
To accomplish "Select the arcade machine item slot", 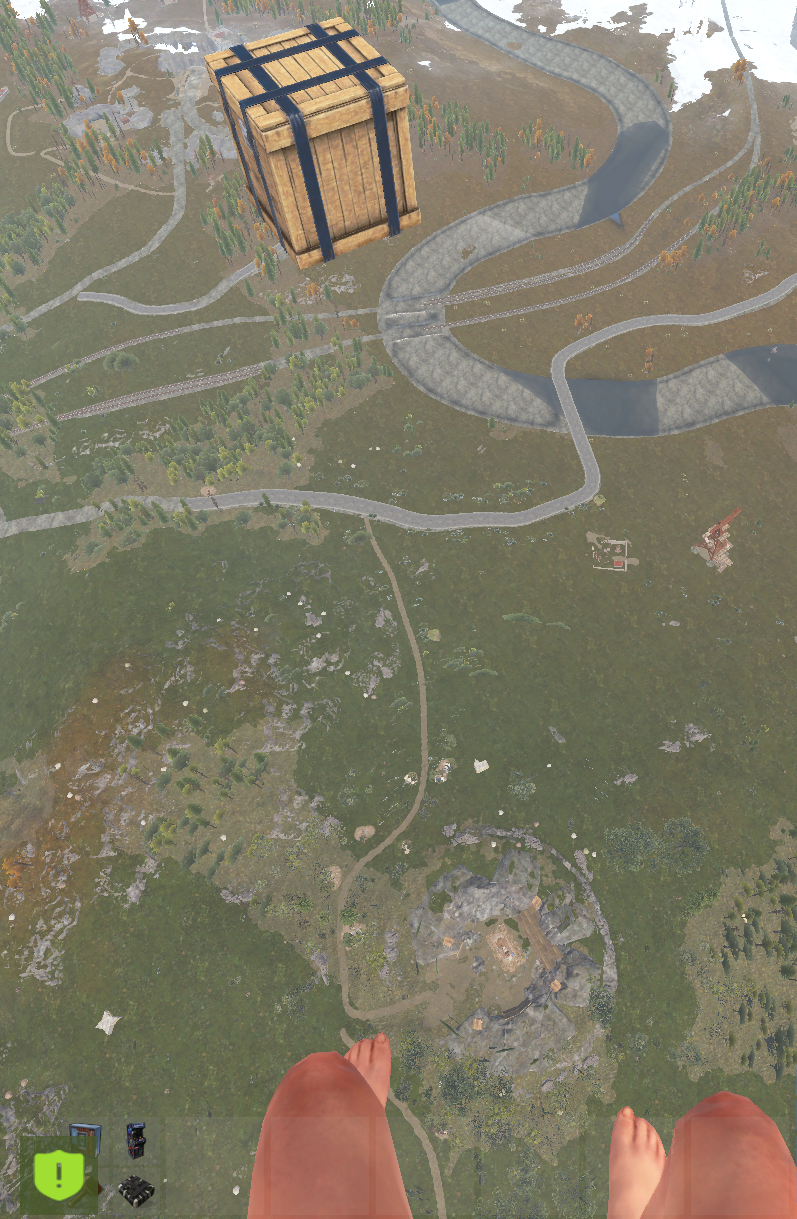I will click(x=136, y=1140).
